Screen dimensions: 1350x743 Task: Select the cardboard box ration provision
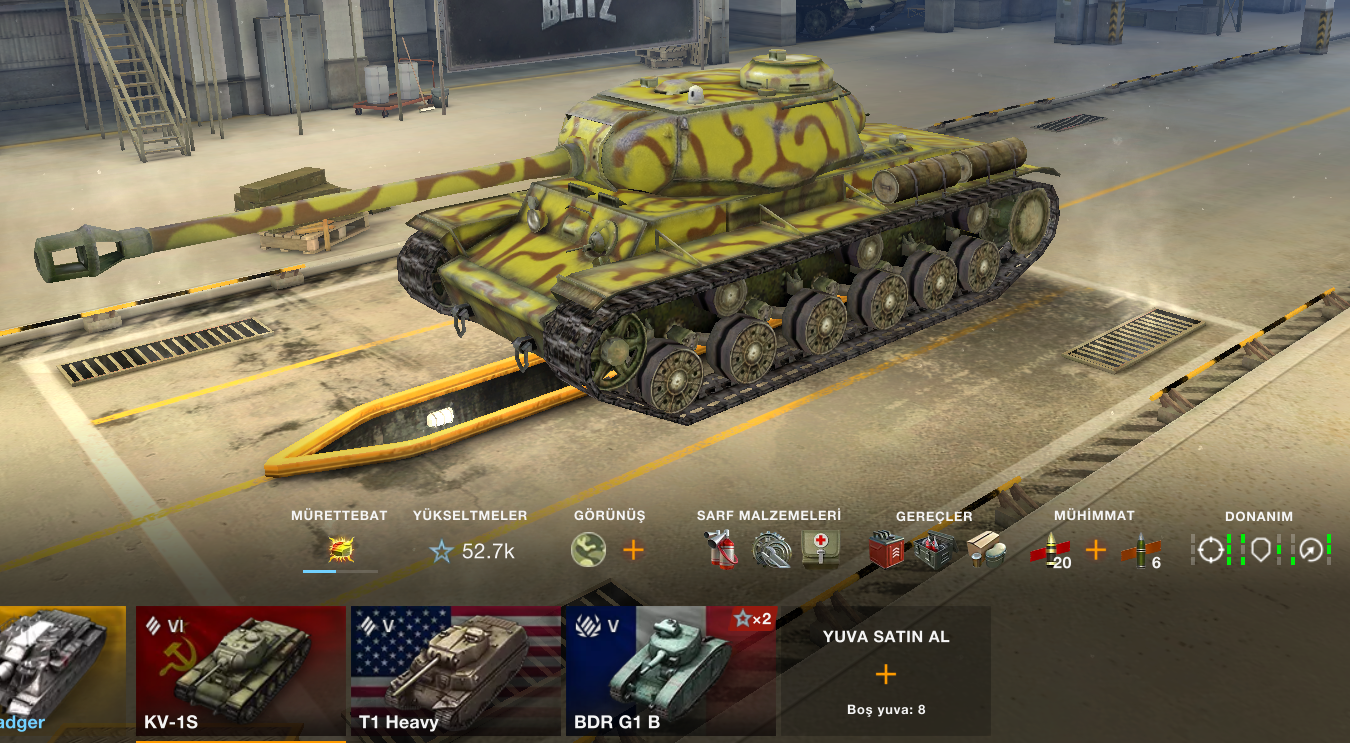point(984,549)
